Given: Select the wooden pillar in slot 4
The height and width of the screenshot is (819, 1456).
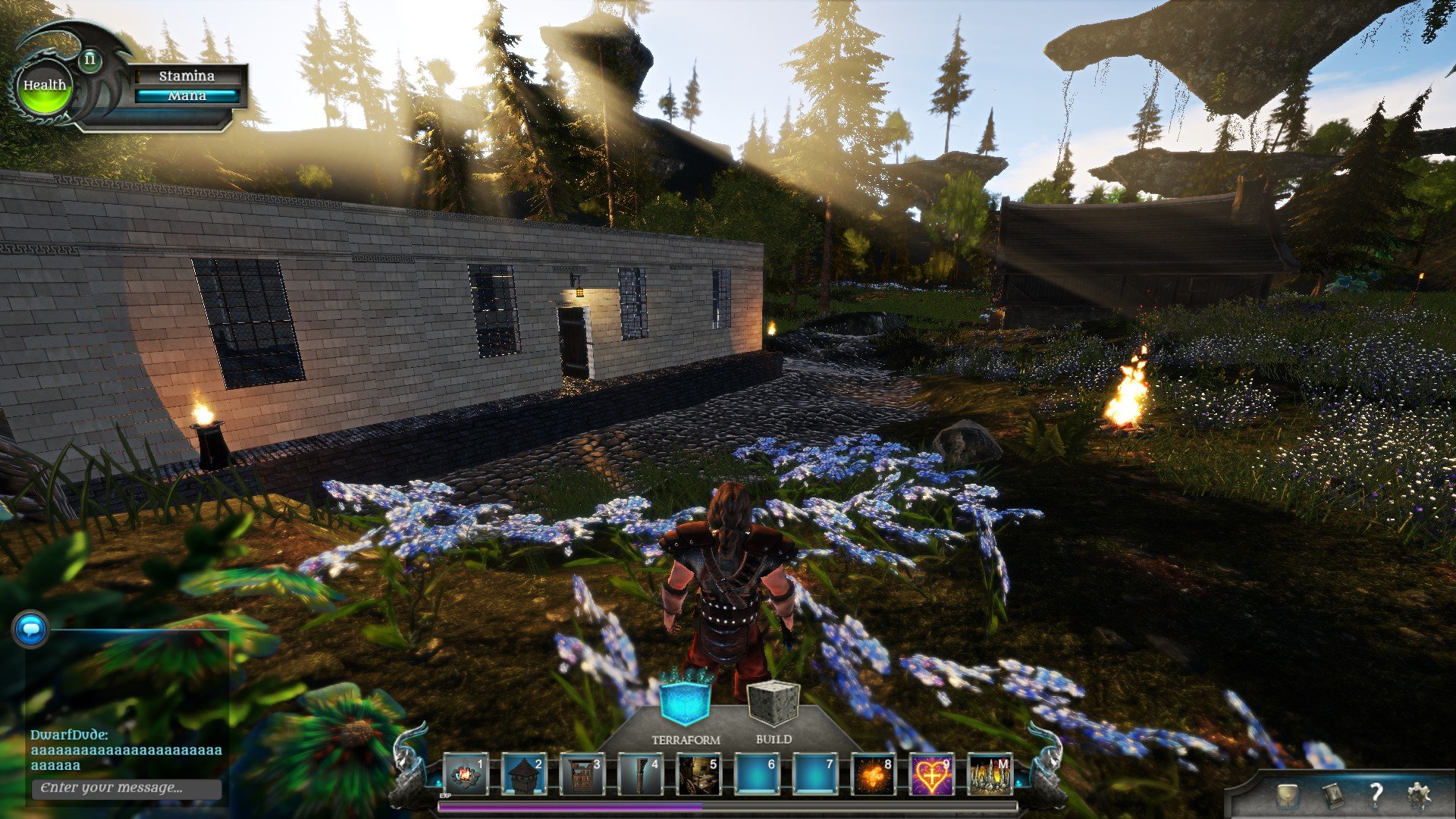Looking at the screenshot, I should pyautogui.click(x=640, y=775).
